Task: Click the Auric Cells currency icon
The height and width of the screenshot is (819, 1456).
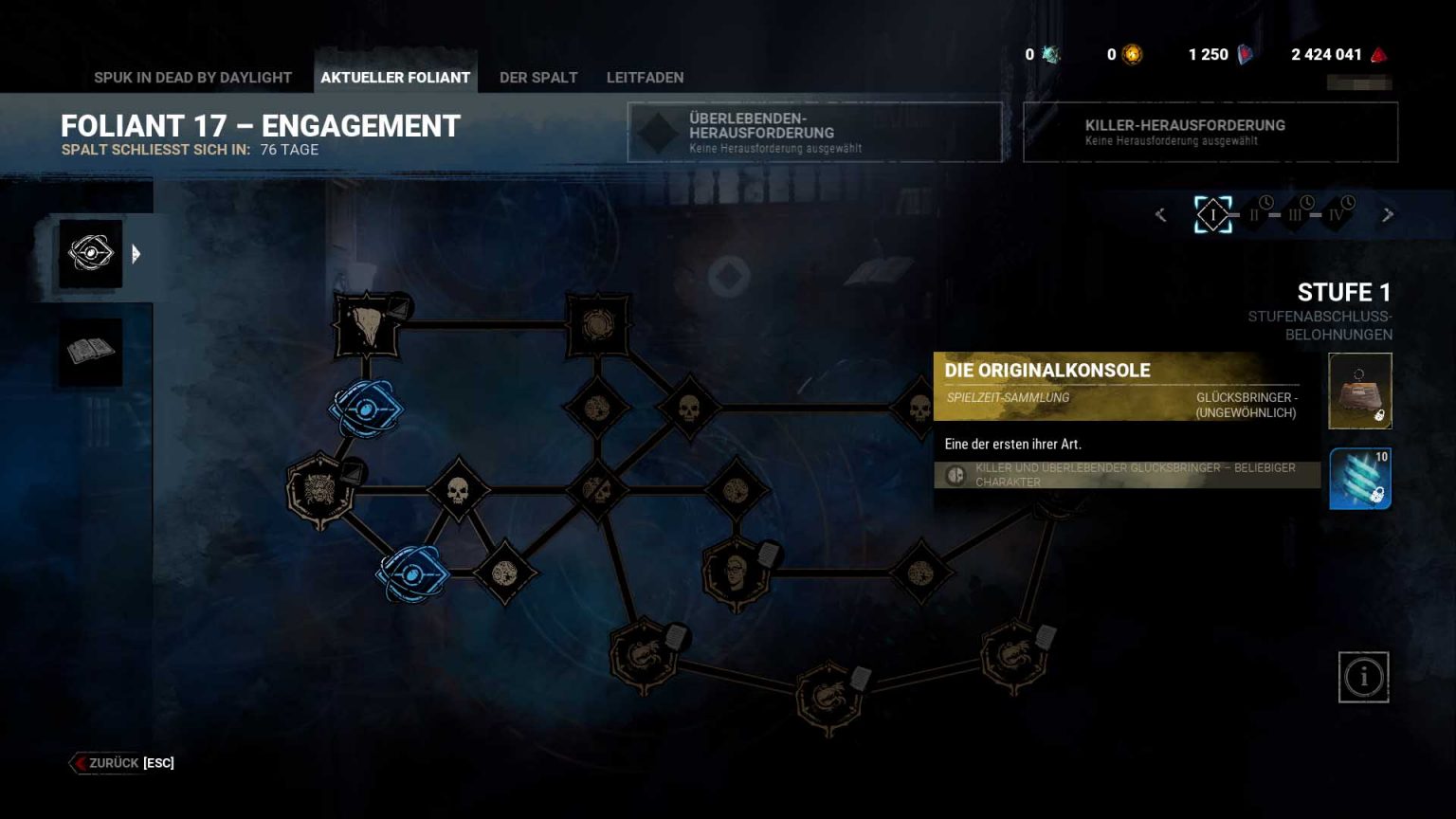Action: click(x=1132, y=55)
